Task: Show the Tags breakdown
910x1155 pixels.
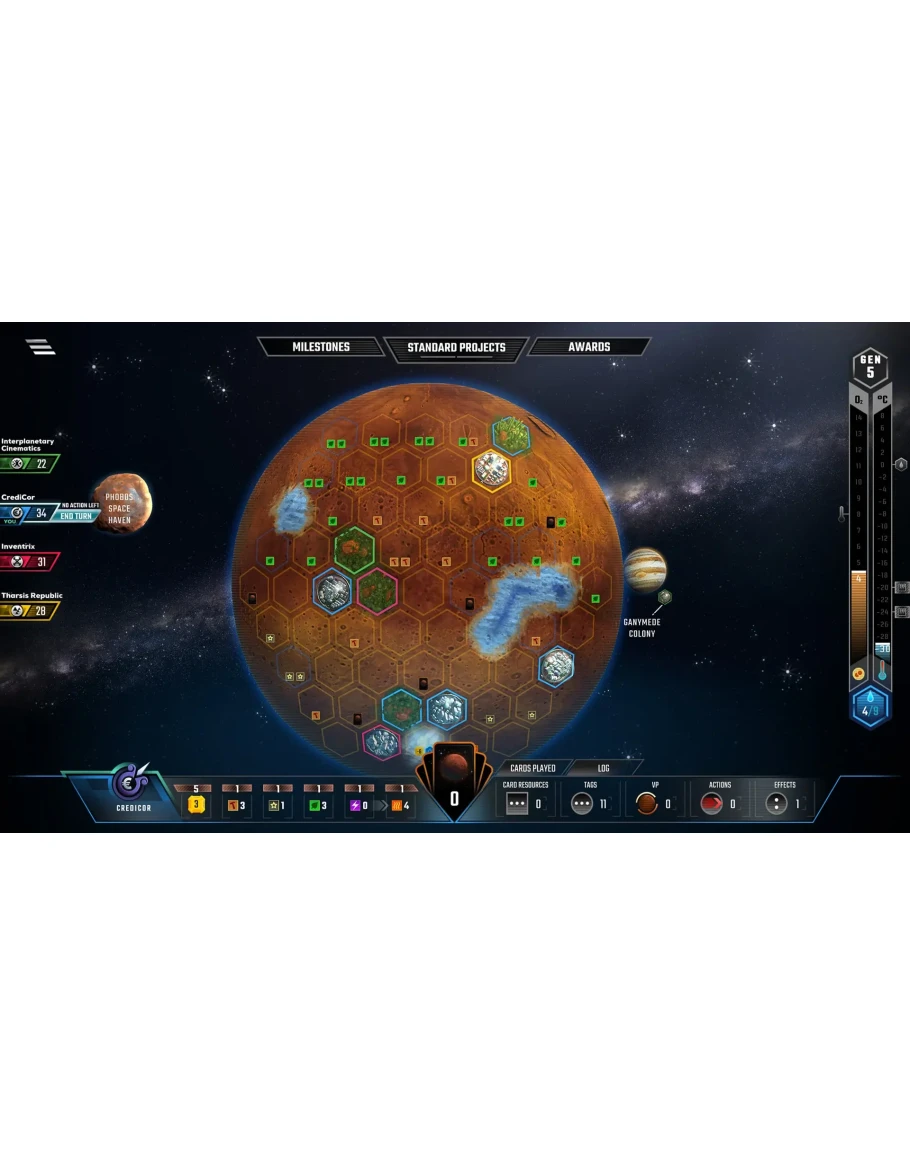Action: 590,802
